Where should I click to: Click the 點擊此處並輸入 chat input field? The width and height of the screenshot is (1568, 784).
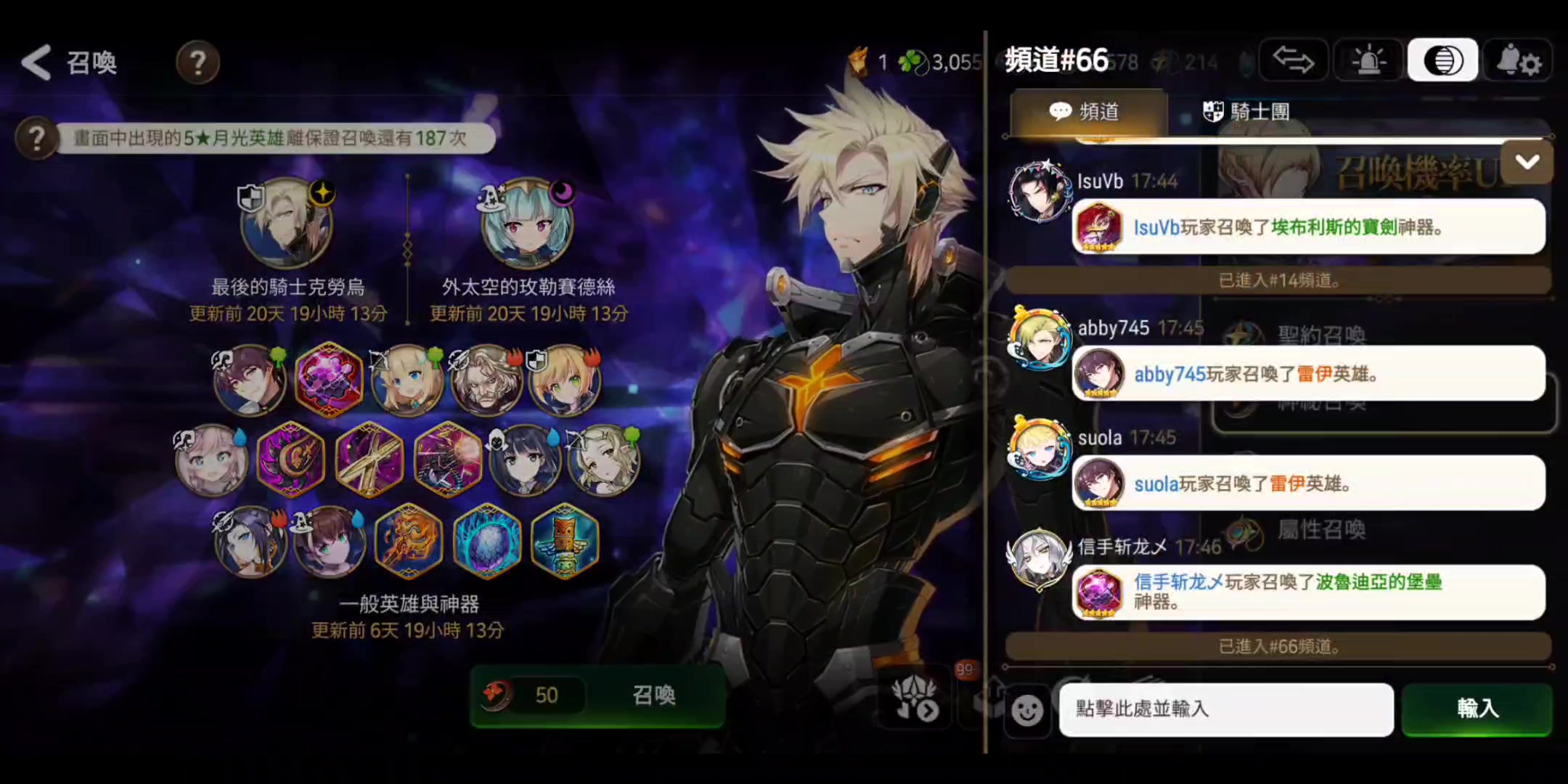[1227, 710]
